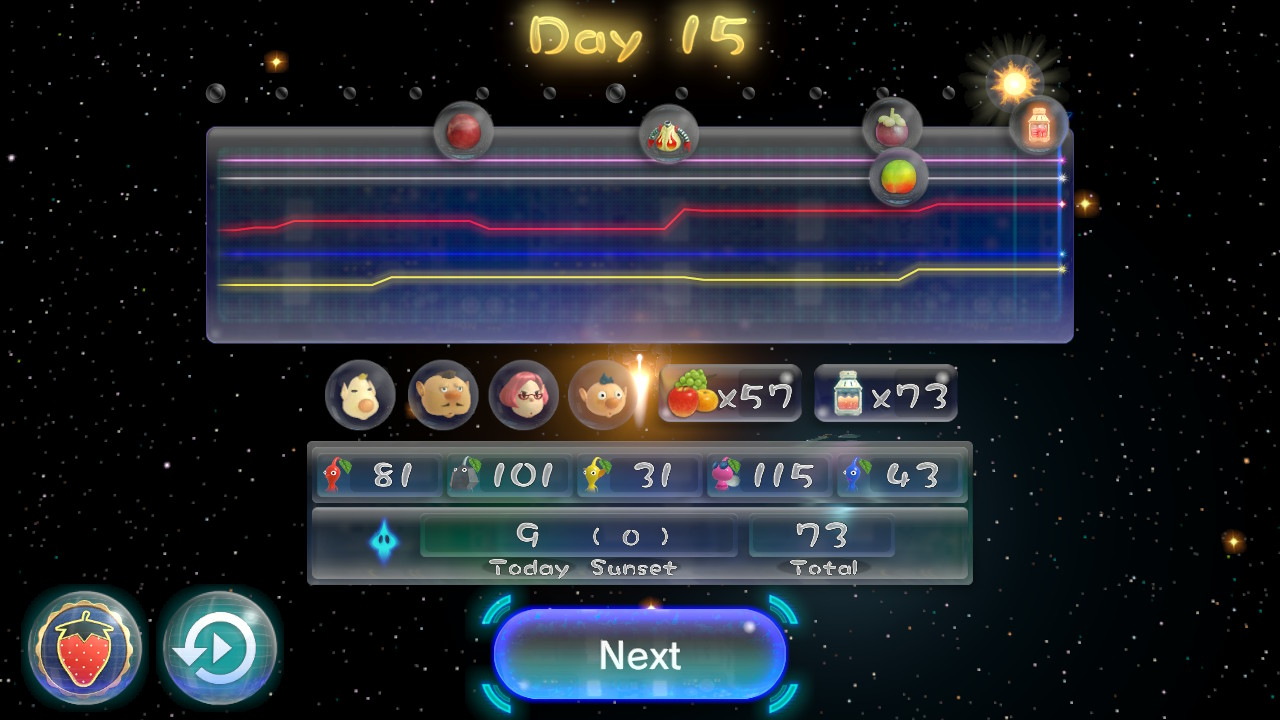Choose the pink-haired captain with glasses
This screenshot has width=1280, height=720.
pos(524,395)
